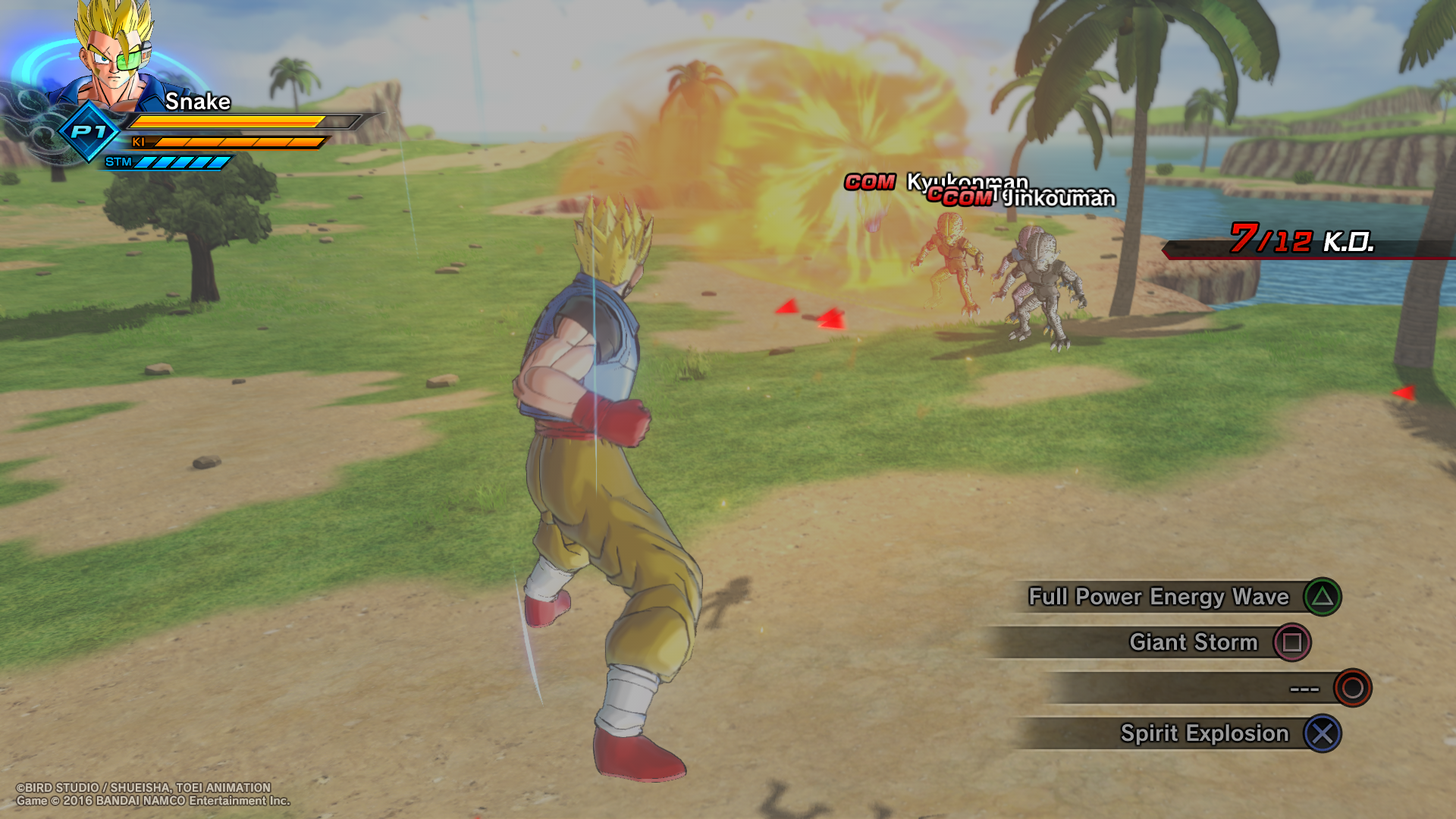The height and width of the screenshot is (819, 1456).
Task: Select the Full Power Energy Wave skill
Action: 1159,597
